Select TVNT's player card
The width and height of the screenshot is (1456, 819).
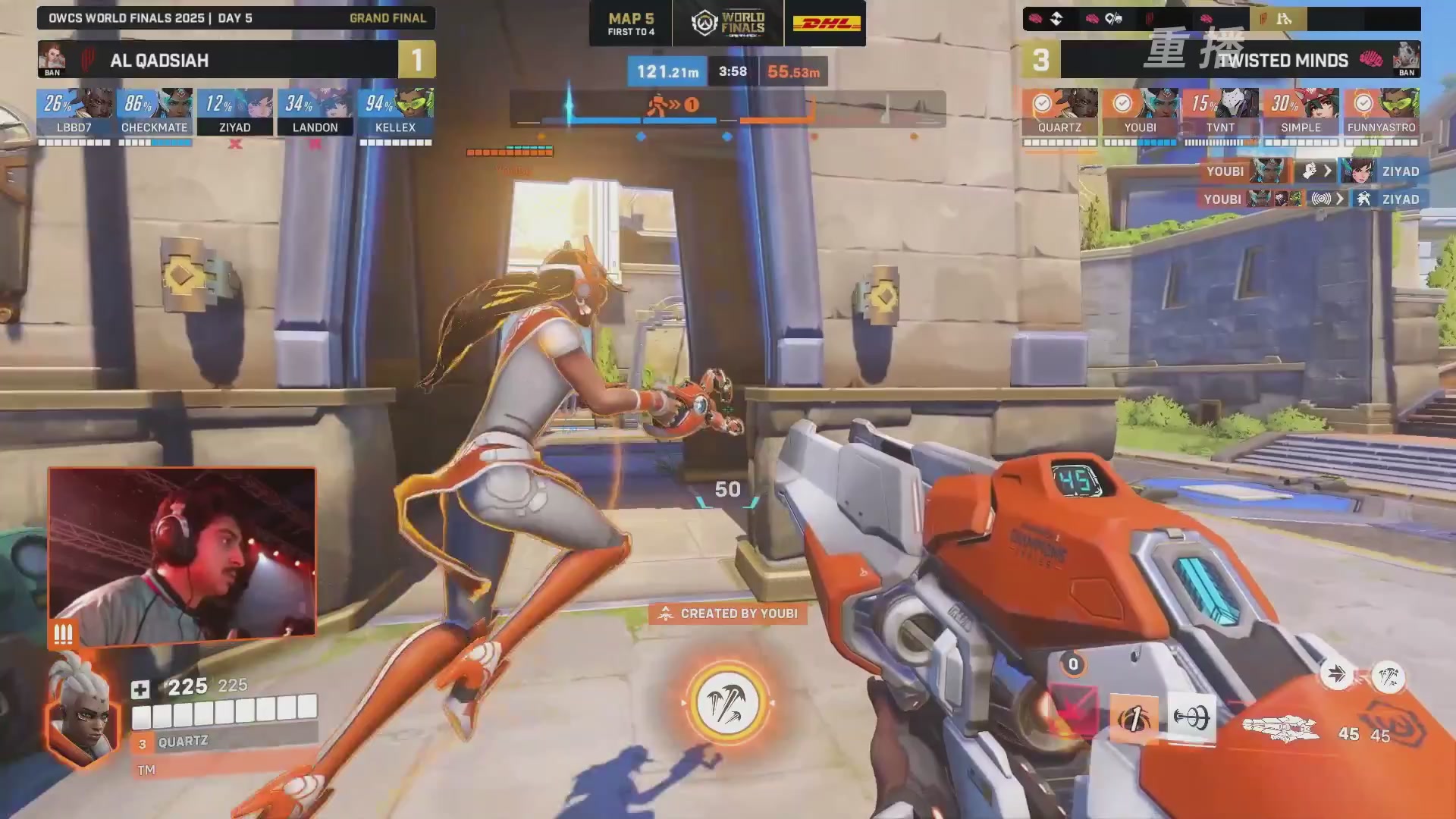point(1220,112)
